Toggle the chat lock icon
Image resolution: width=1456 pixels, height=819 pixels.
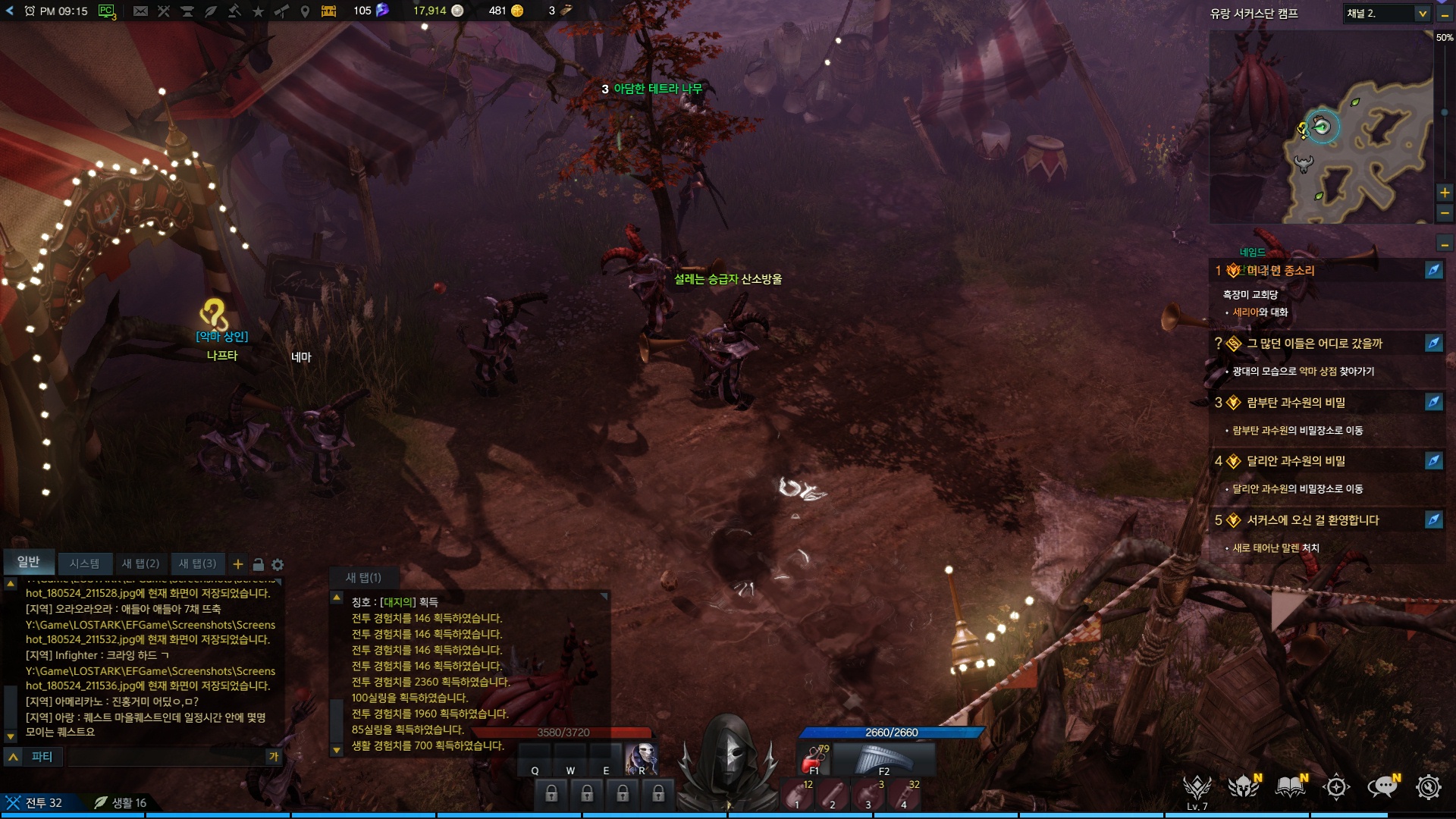click(258, 565)
